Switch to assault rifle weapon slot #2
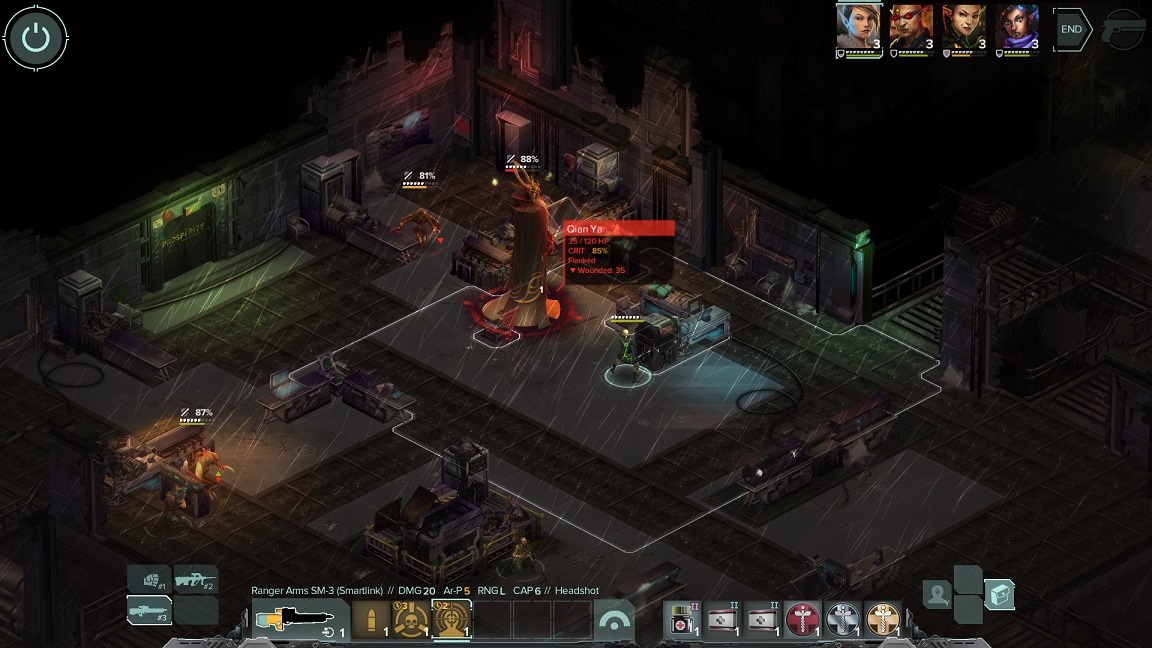The height and width of the screenshot is (648, 1152). pyautogui.click(x=196, y=580)
